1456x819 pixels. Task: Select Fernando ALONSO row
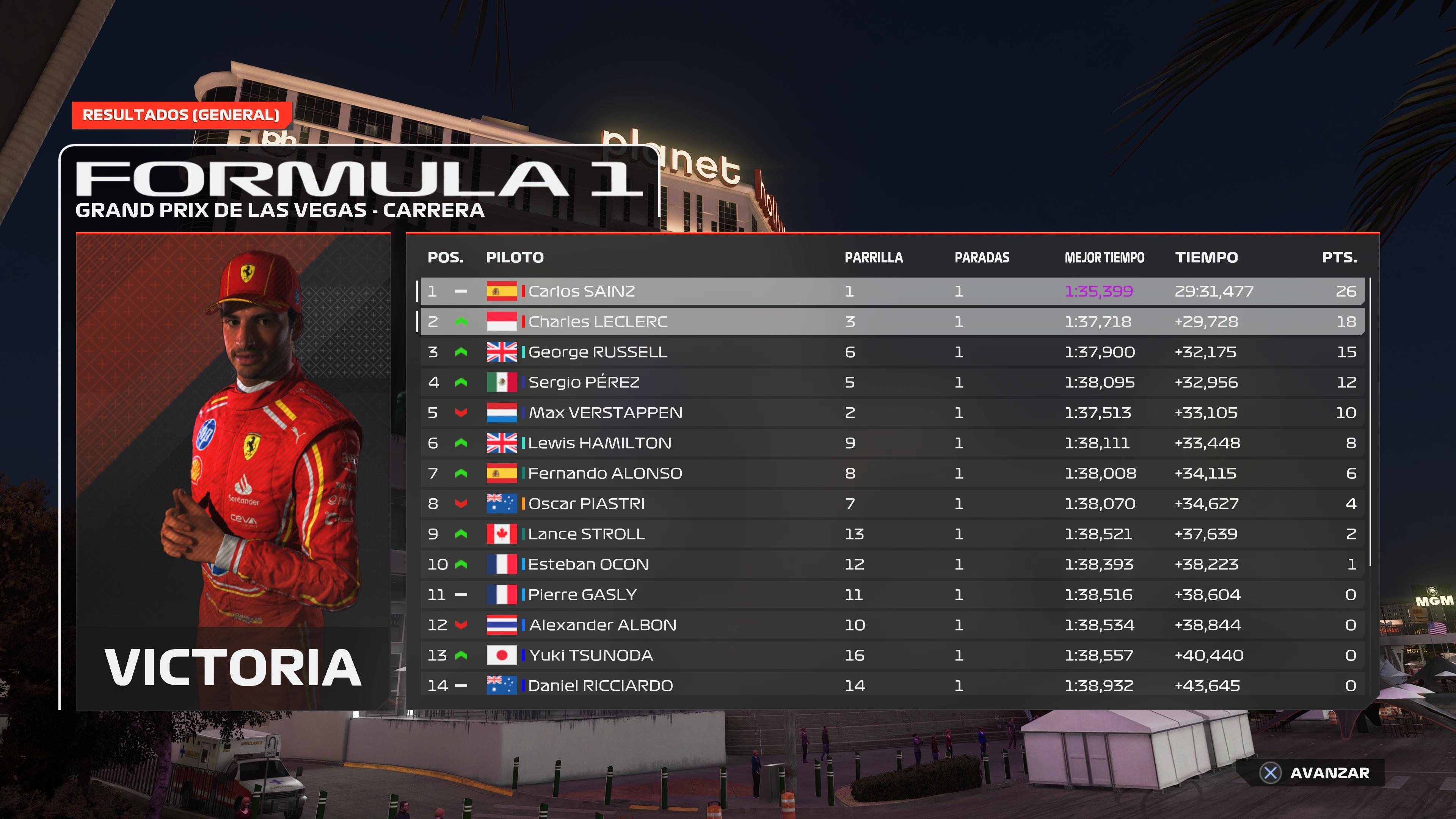892,474
